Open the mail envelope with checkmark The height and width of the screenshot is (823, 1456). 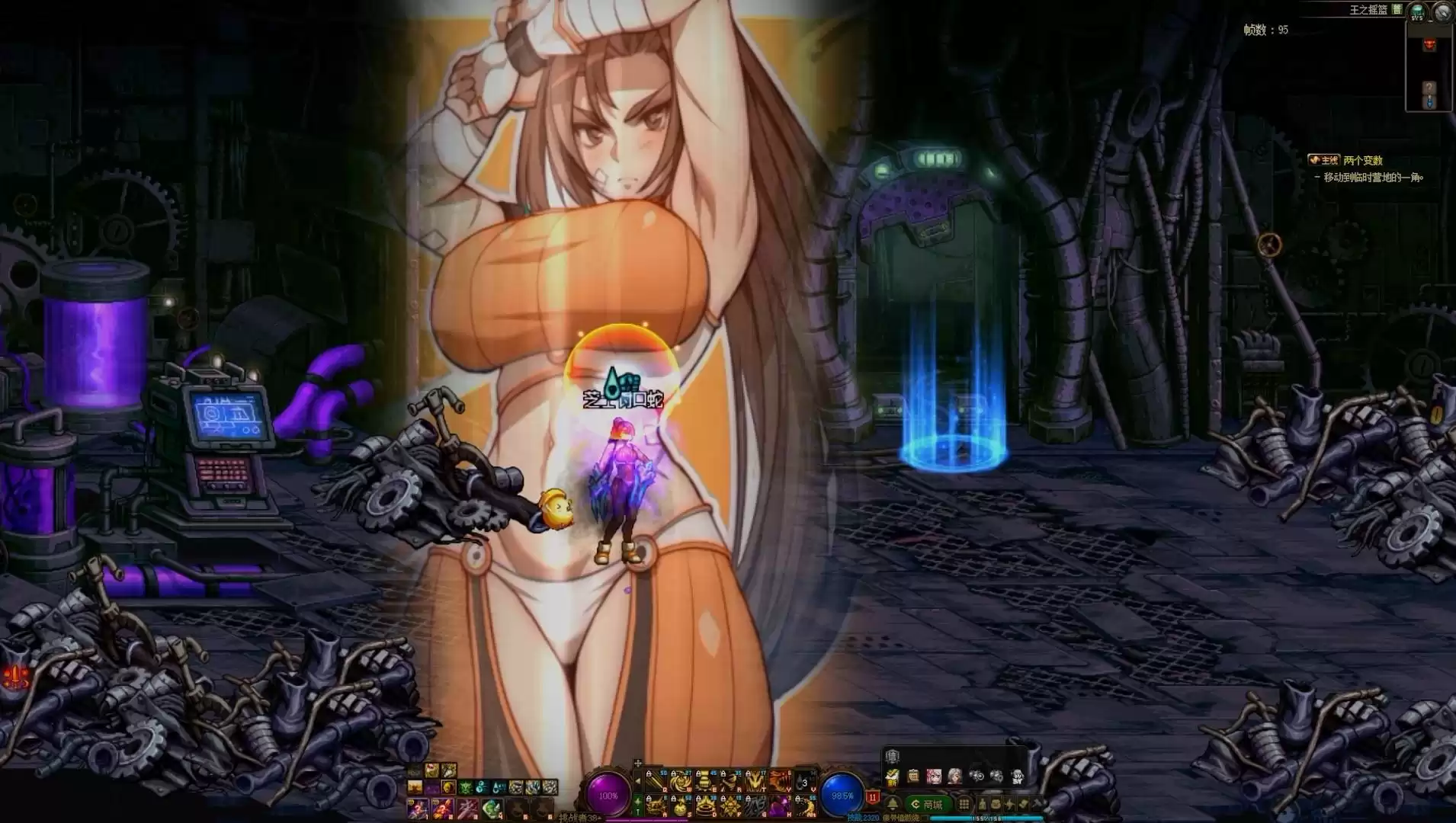pos(893,777)
